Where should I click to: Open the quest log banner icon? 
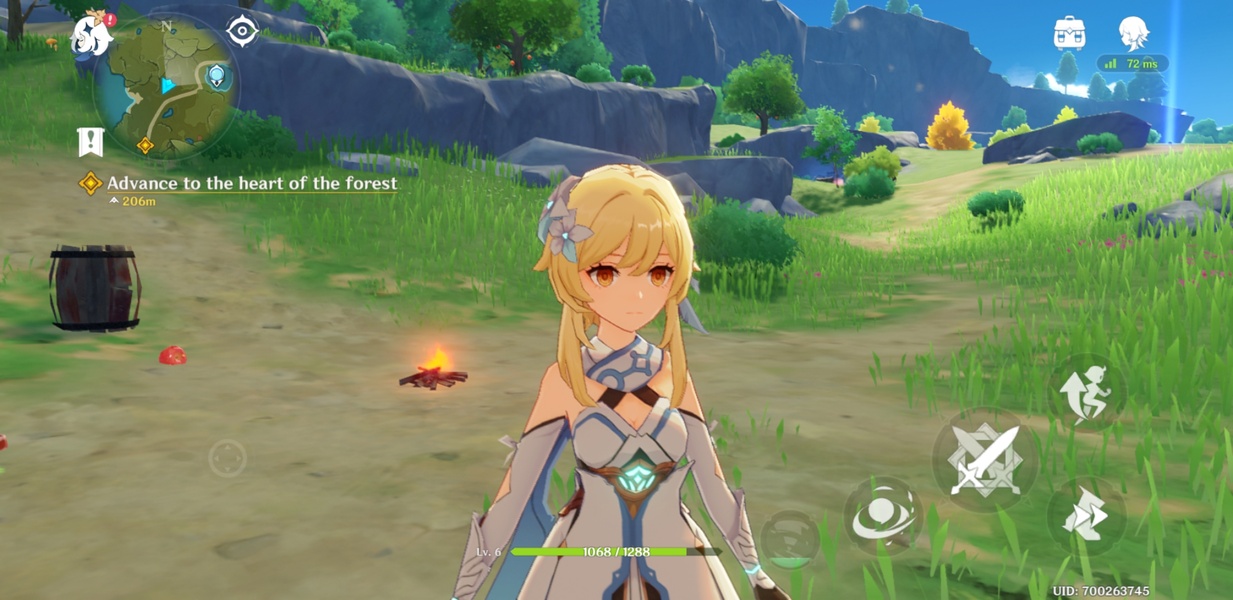point(91,142)
